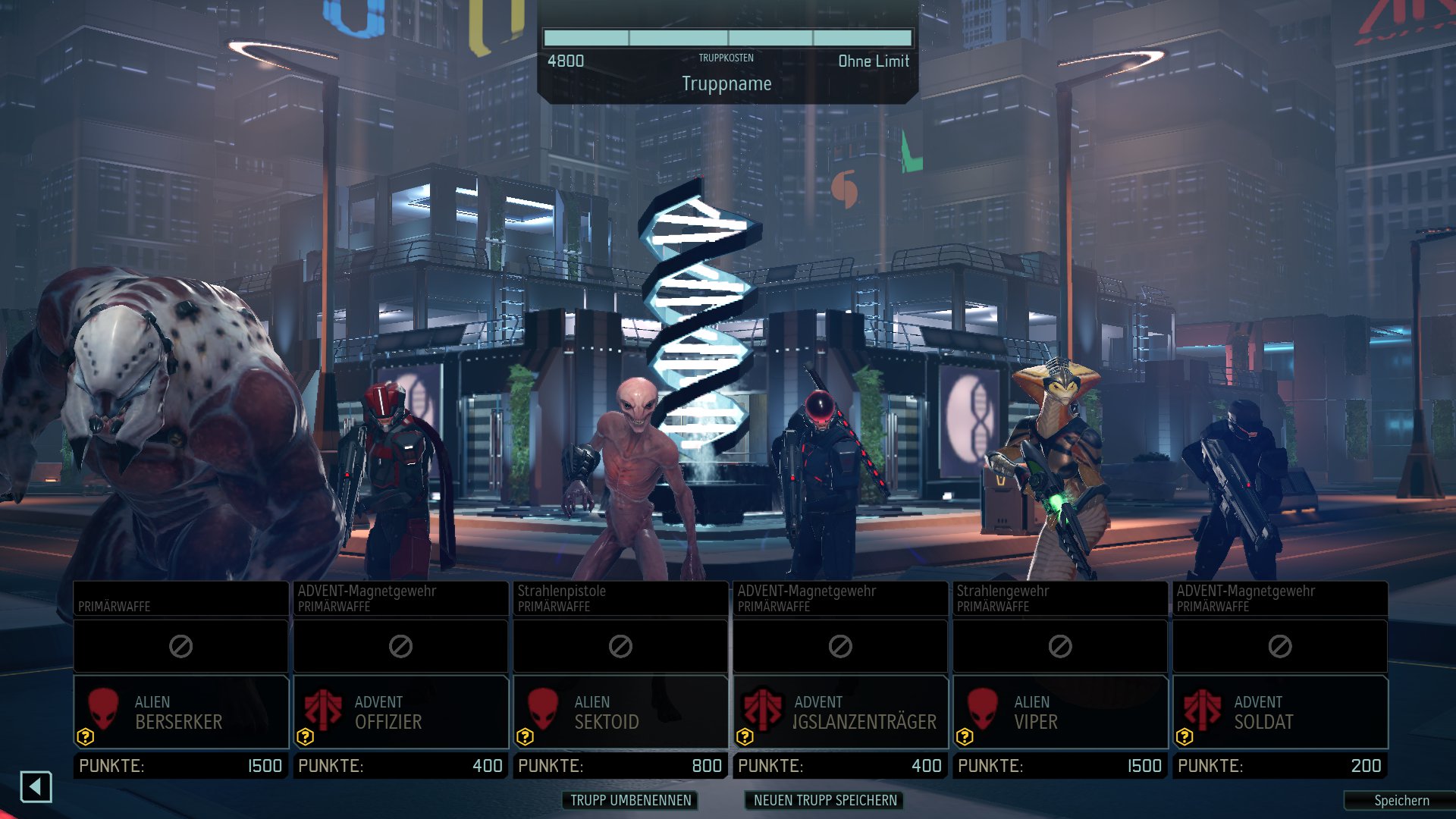Open the Soldat's ADVENT-Magnetgewehr weapon slot
This screenshot has width=1456, height=819.
[1280, 598]
